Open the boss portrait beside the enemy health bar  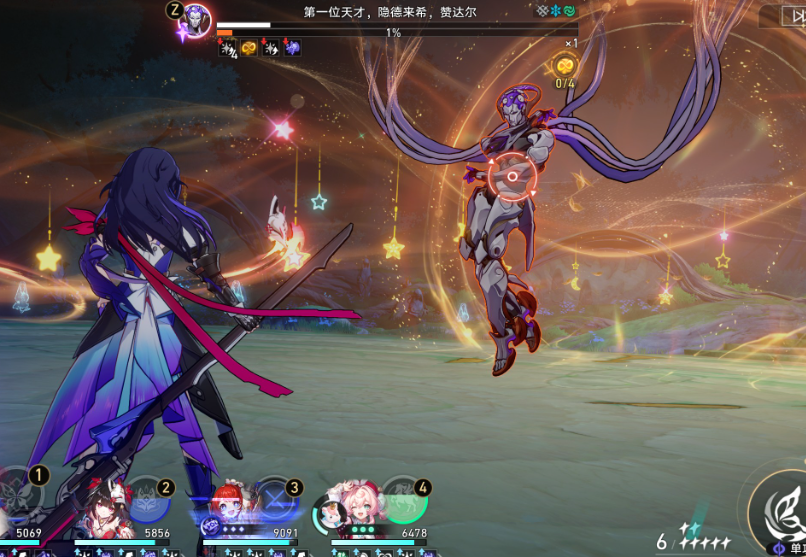tap(197, 18)
